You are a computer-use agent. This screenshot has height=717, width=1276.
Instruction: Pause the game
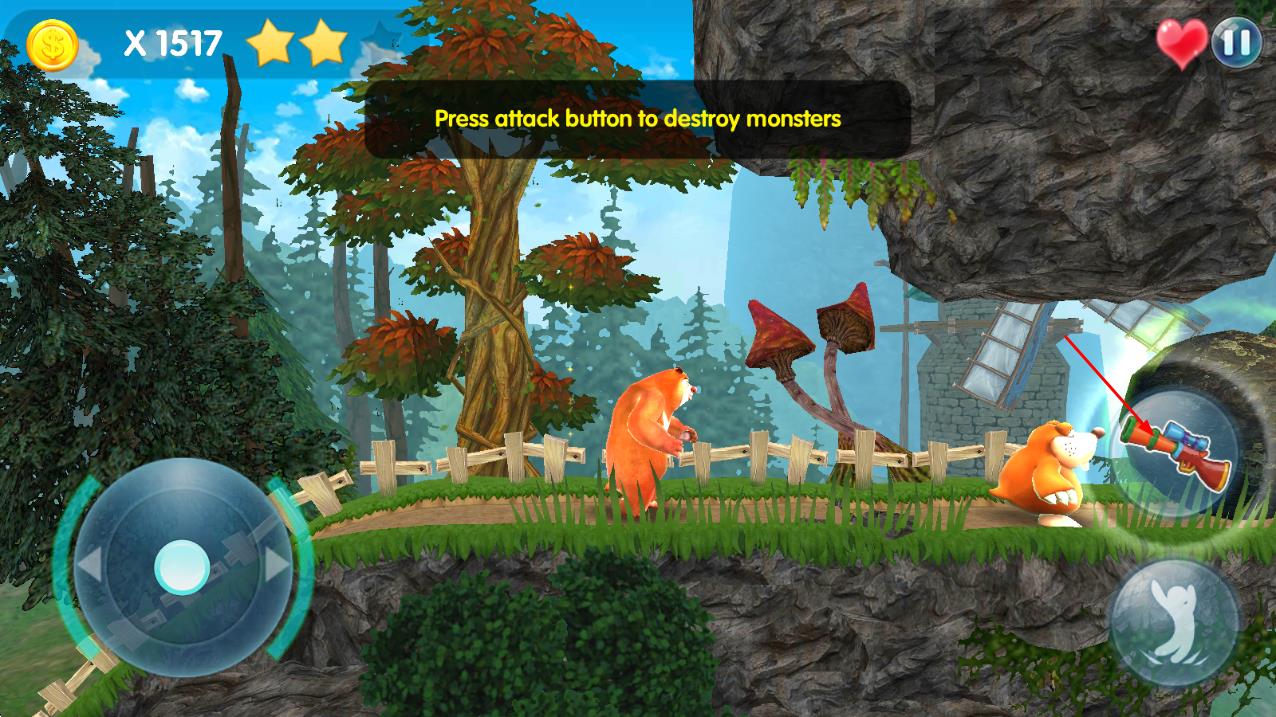click(x=1236, y=43)
